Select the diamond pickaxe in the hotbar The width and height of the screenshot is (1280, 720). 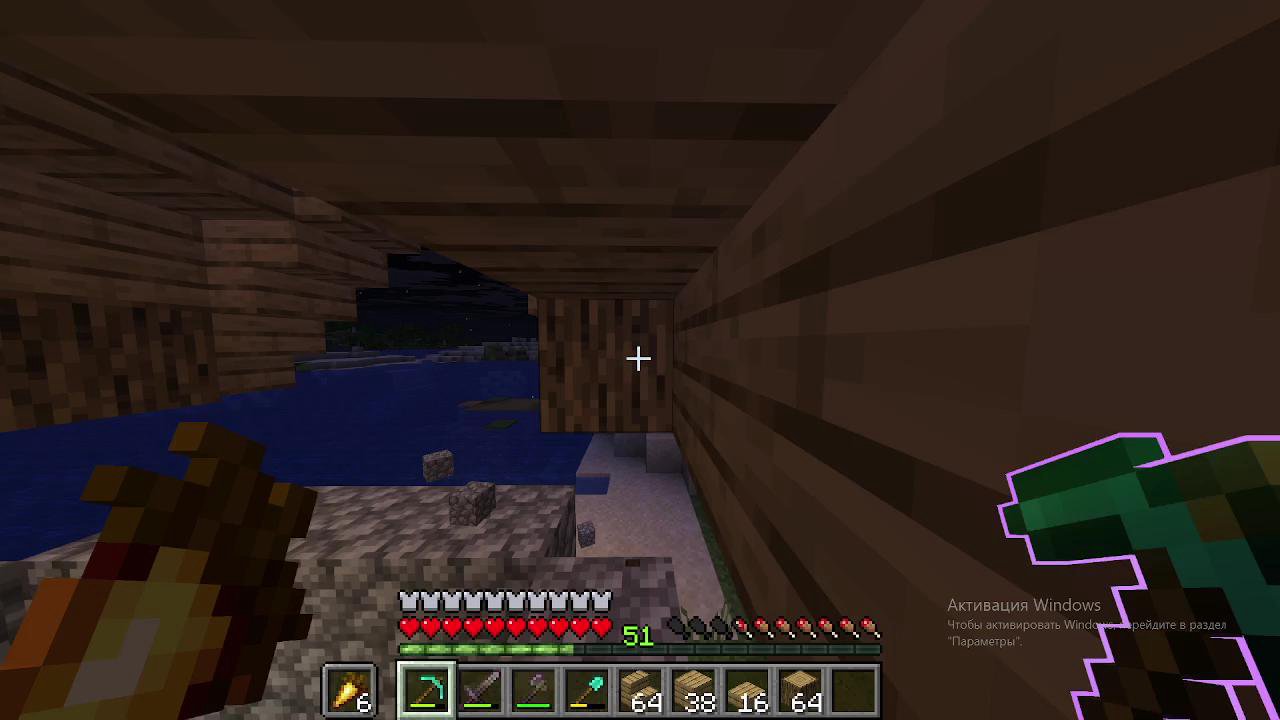point(427,688)
